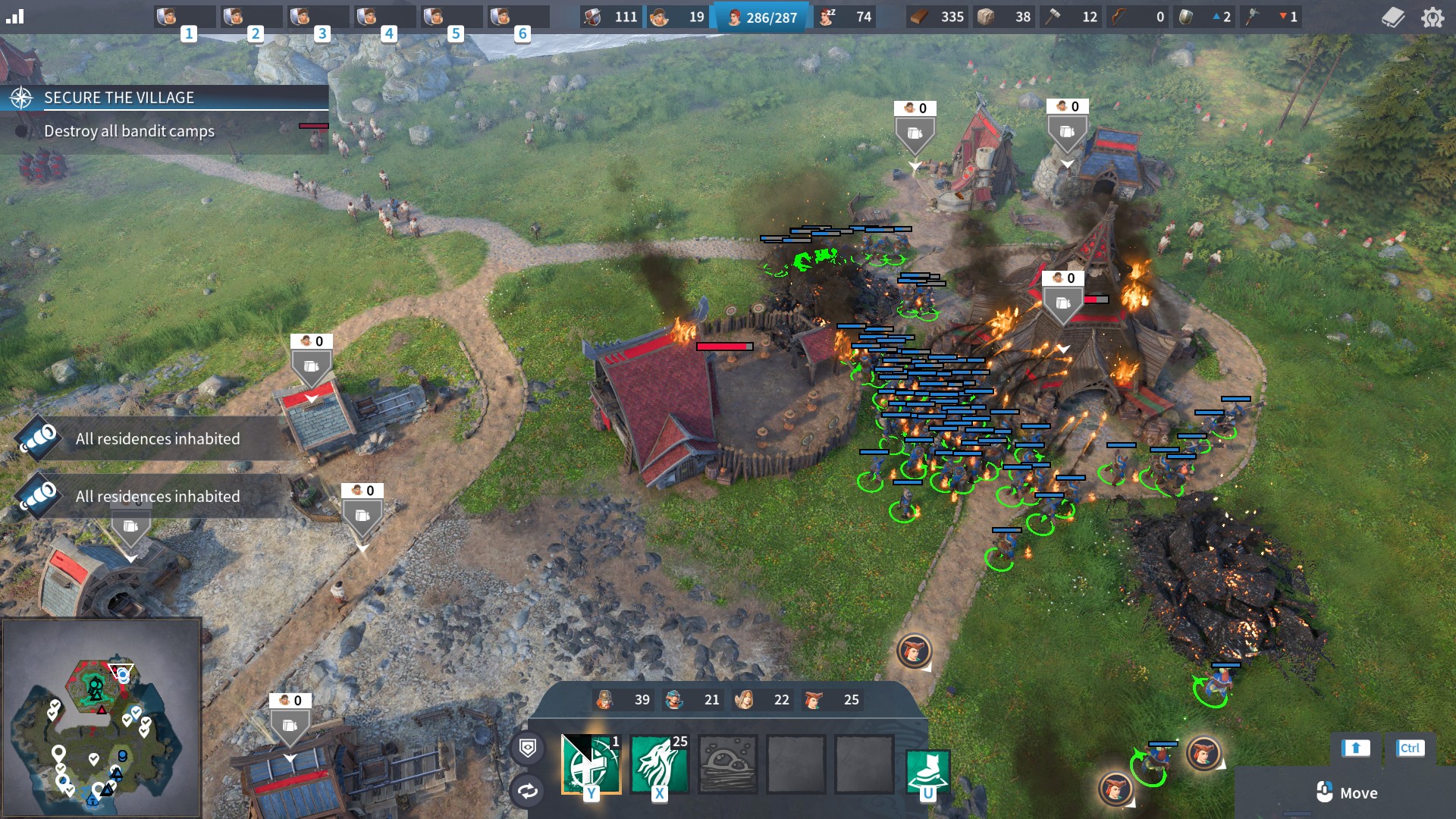The width and height of the screenshot is (1456, 819).
Task: Activate the shield cross ability
Action: pyautogui.click(x=591, y=764)
